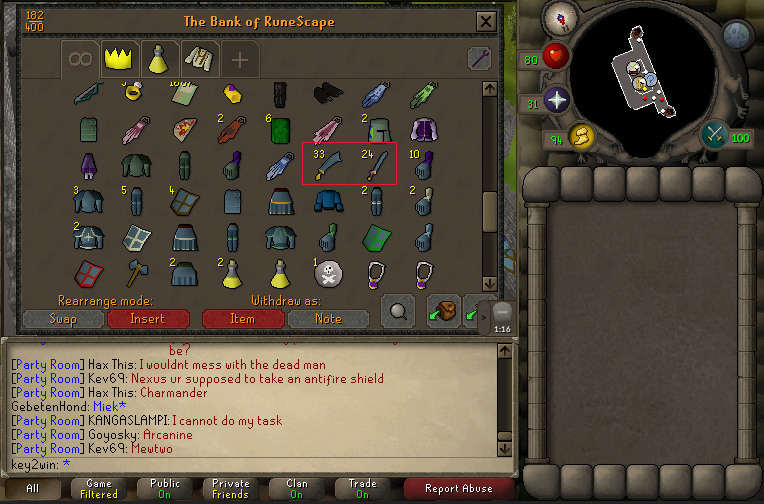Withdraw the skull and crossbones item
Screen dimensions: 764x504
point(329,271)
